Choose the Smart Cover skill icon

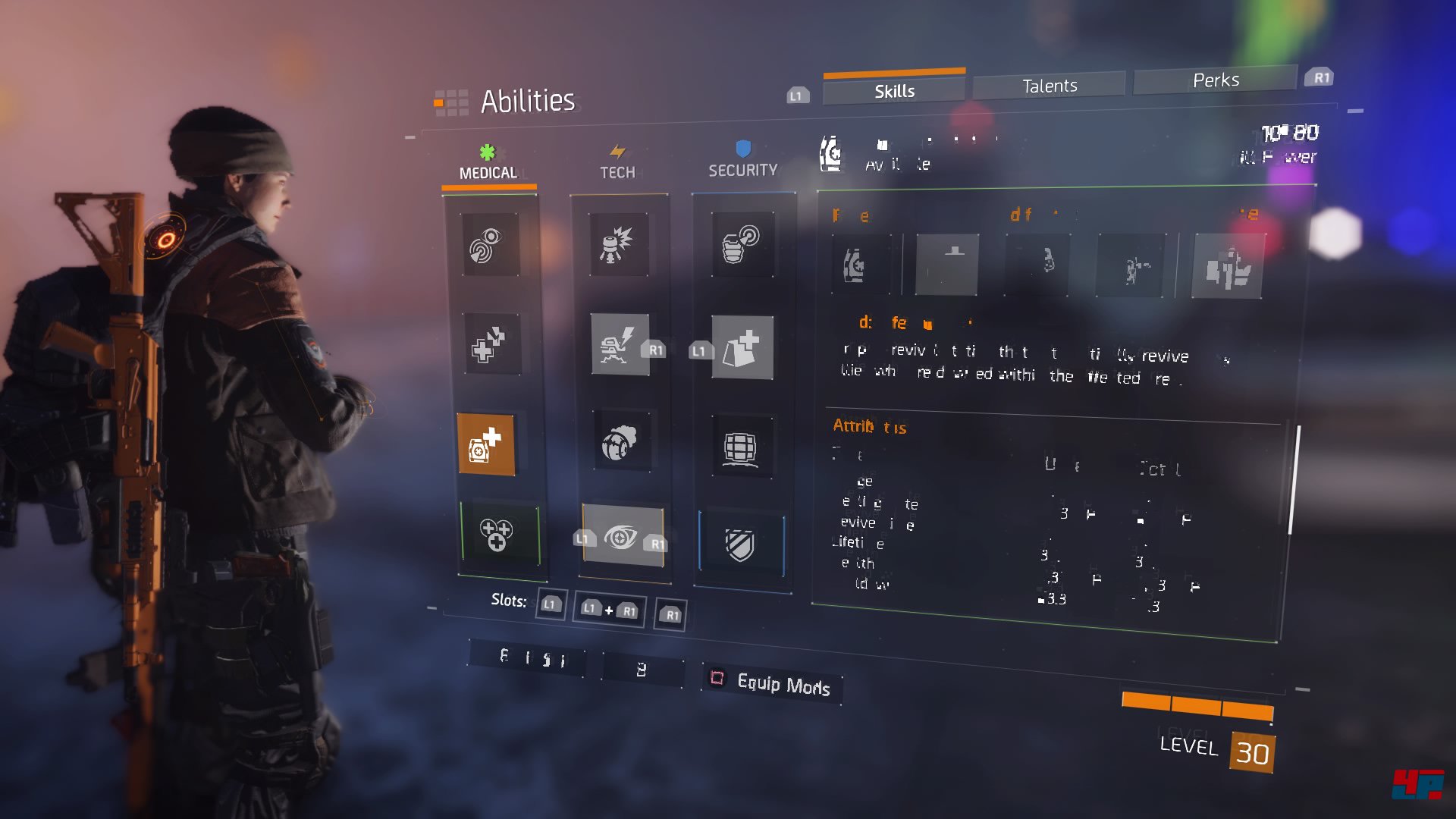coord(742,348)
